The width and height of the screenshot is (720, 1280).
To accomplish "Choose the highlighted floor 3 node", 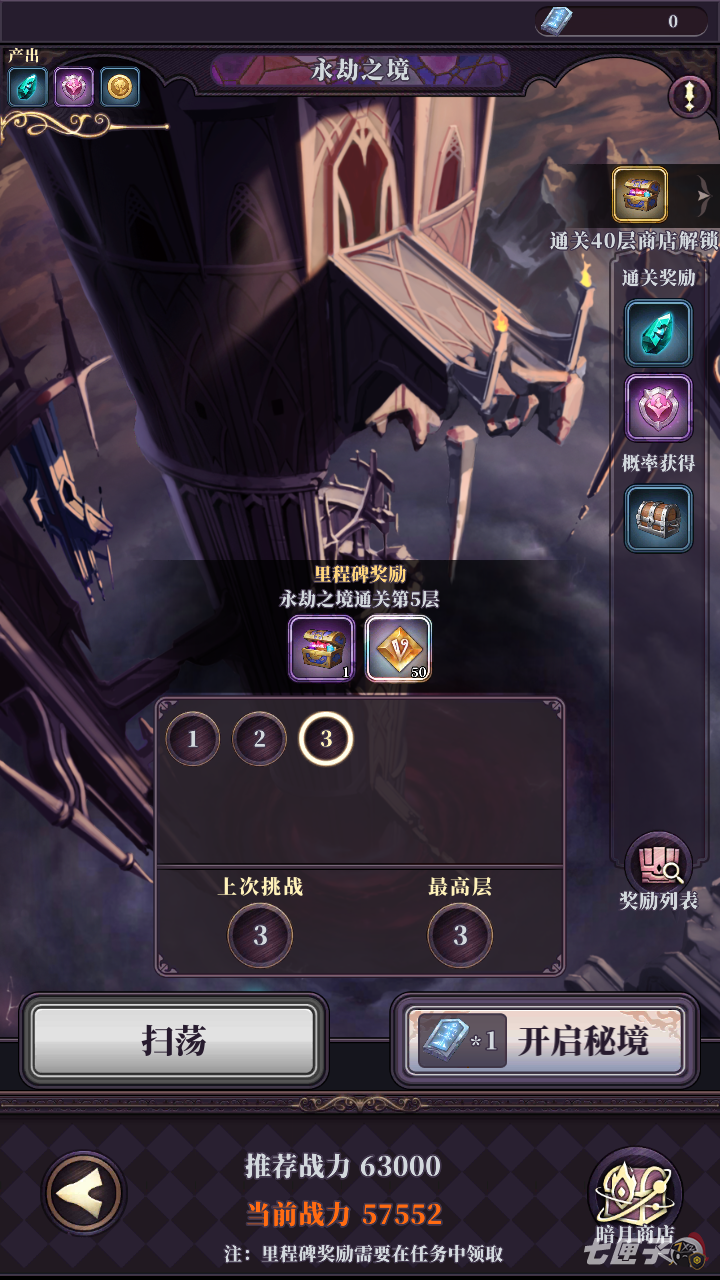I will click(325, 740).
